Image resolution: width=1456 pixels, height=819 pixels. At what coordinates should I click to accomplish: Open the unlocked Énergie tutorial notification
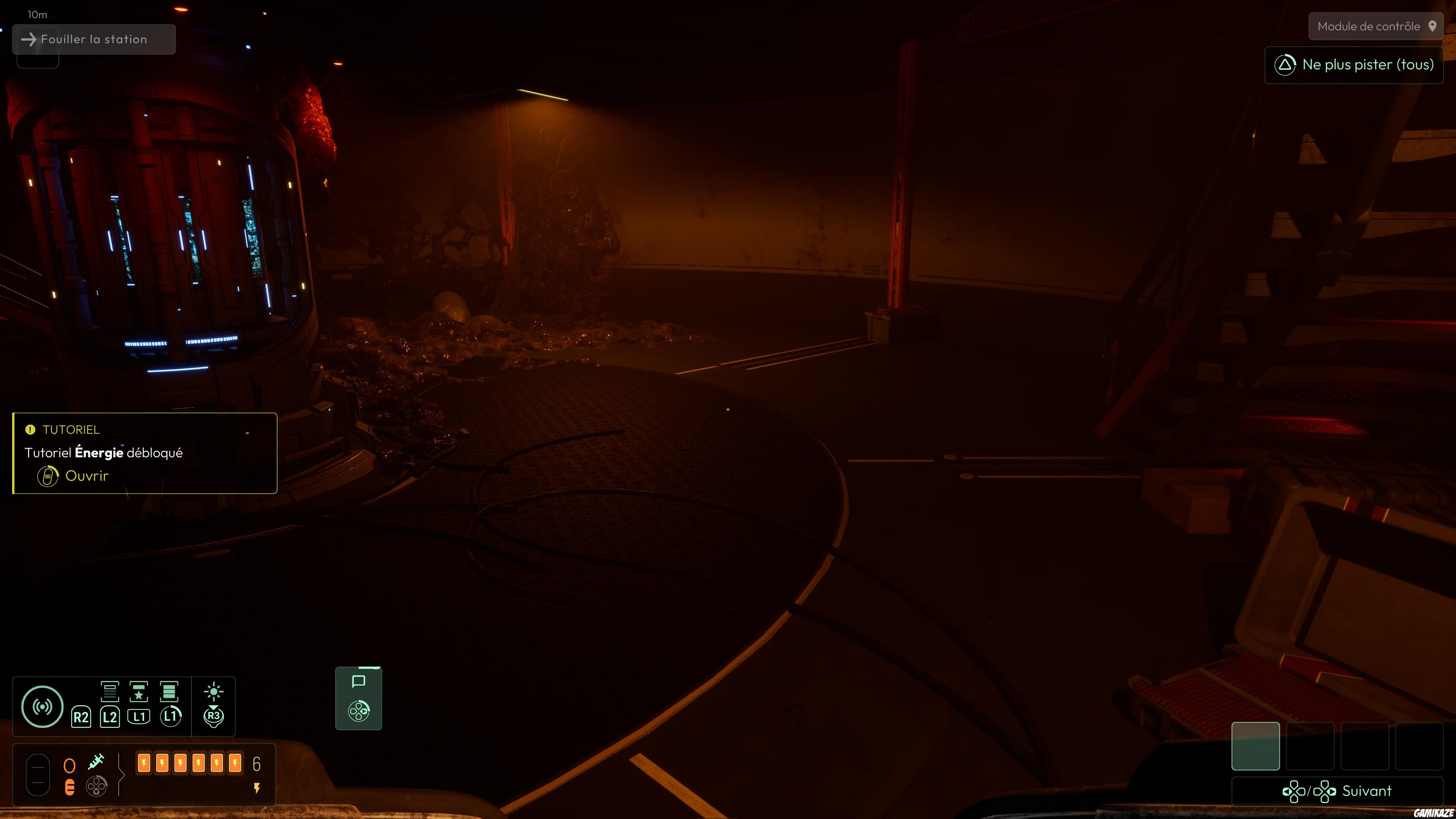click(86, 476)
